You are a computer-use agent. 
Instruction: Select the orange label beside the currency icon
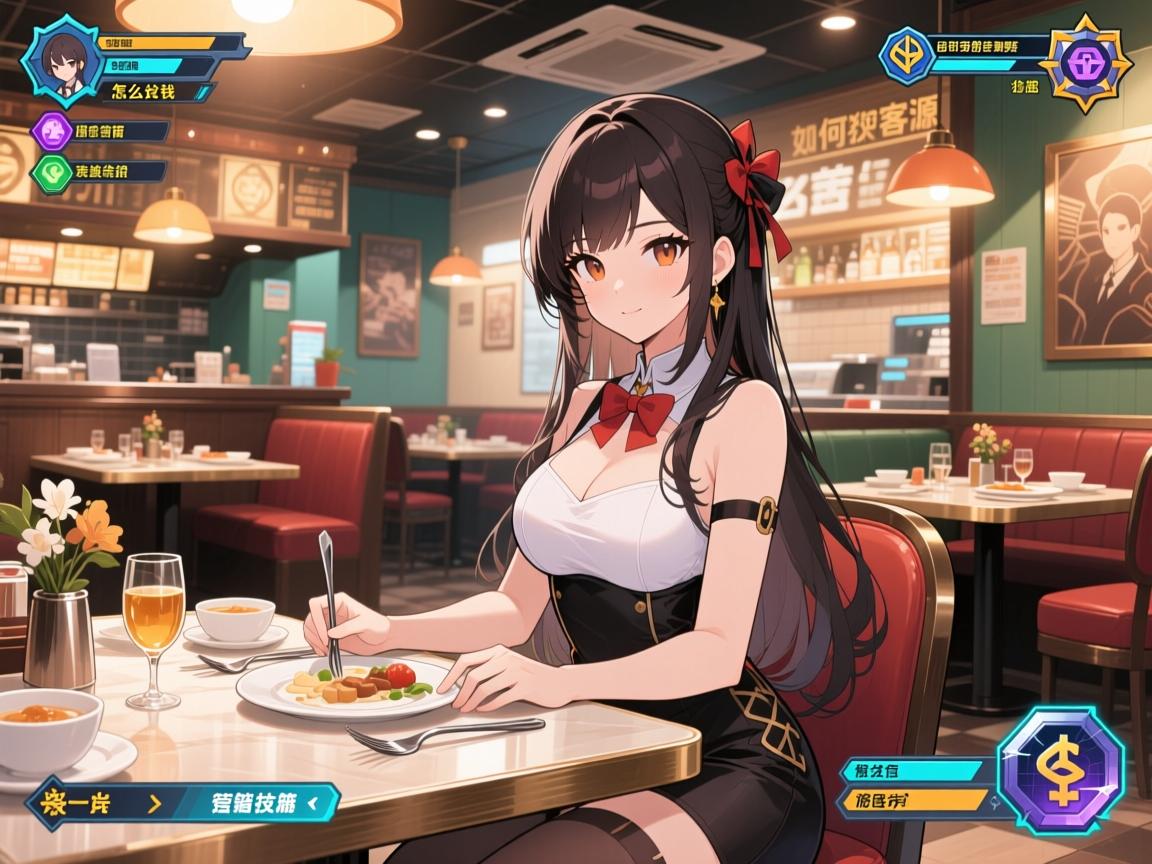(914, 800)
